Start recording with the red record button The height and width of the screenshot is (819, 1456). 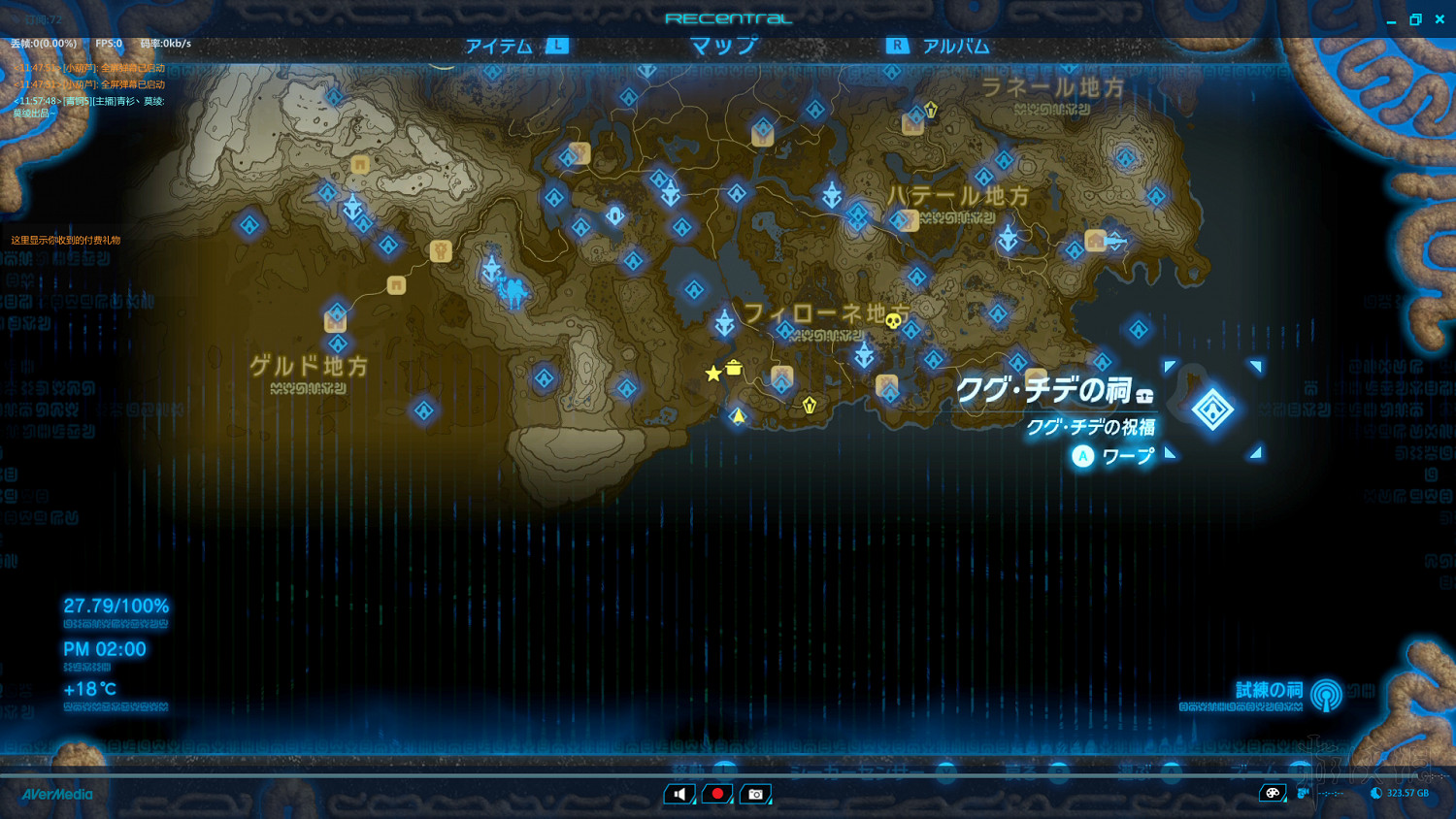coord(717,793)
